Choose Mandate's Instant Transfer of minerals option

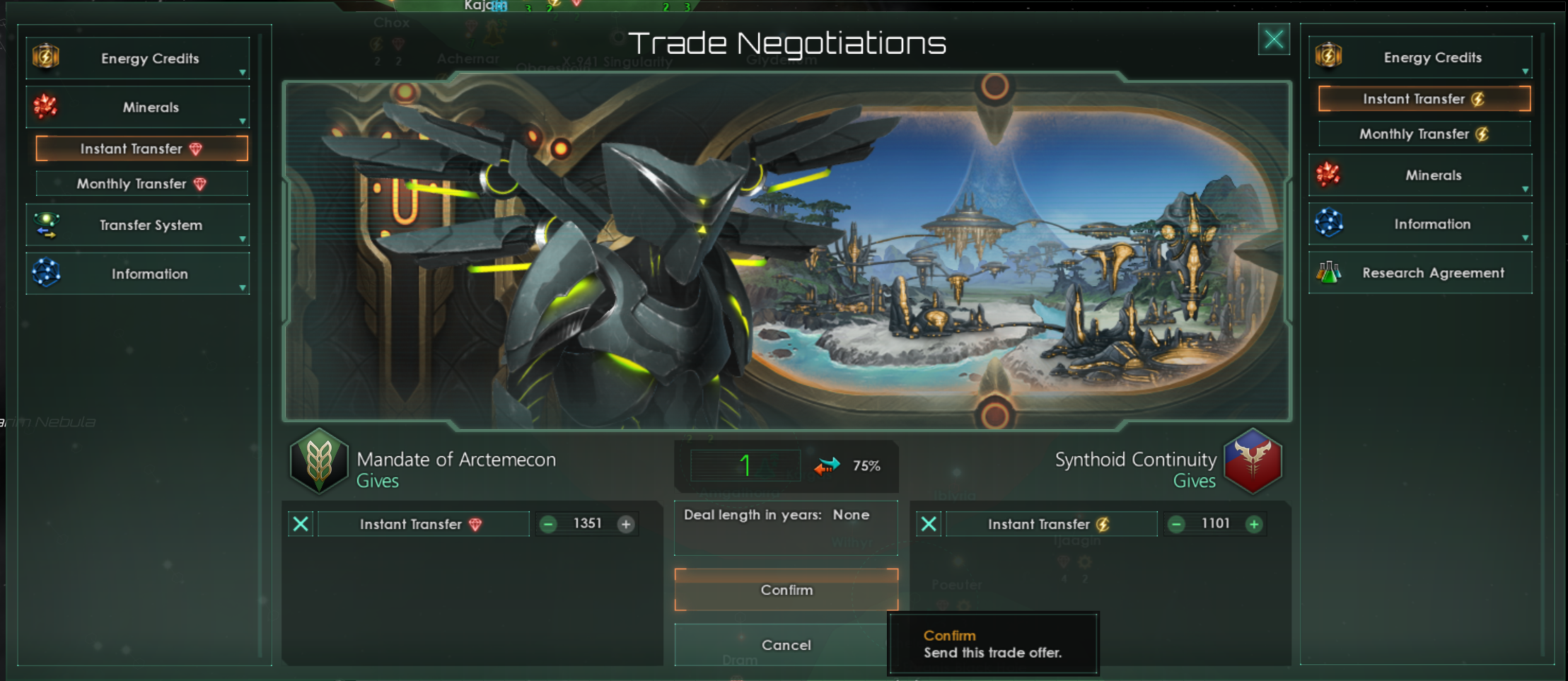[x=141, y=149]
